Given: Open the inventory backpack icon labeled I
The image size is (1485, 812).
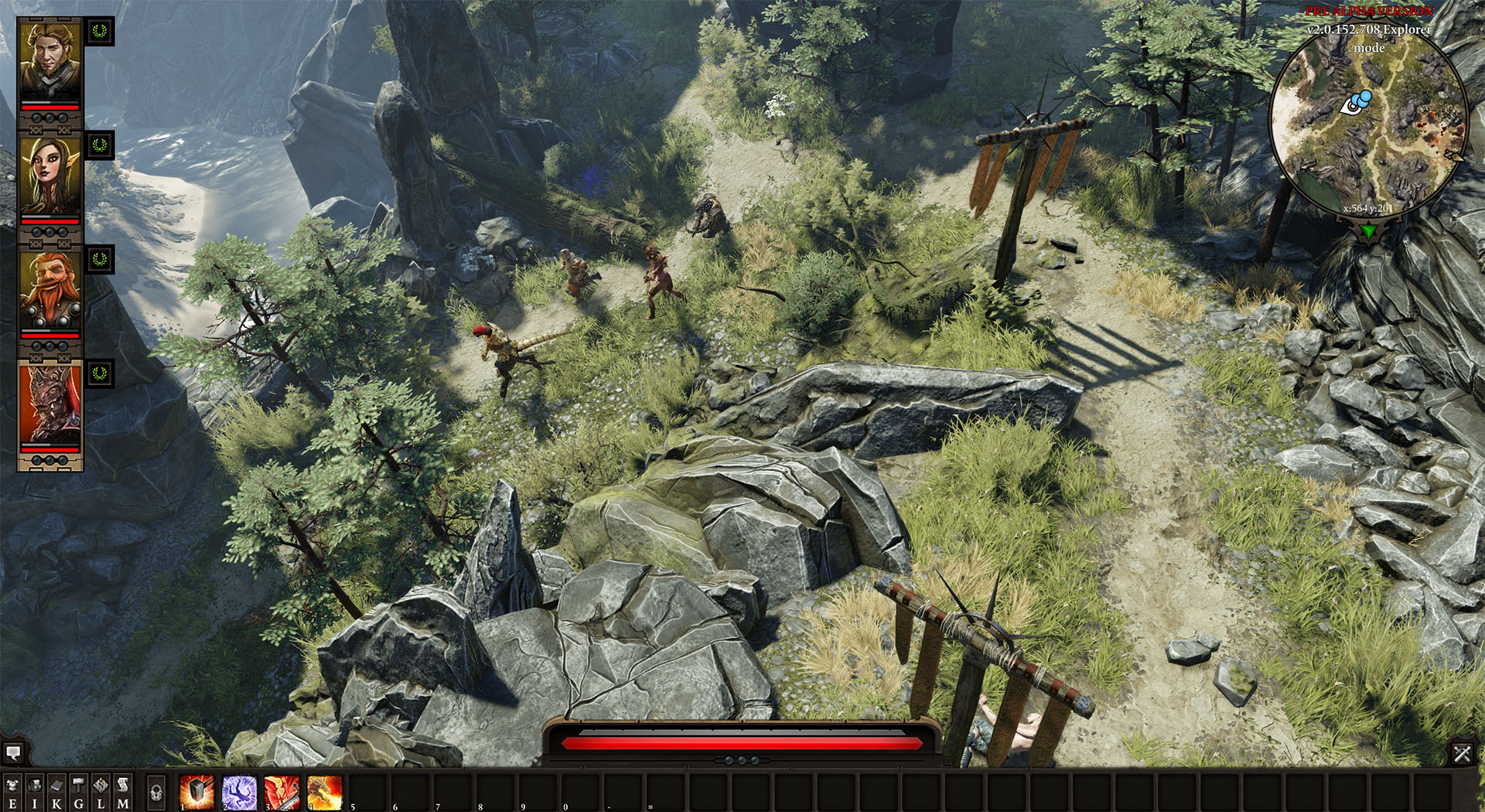Looking at the screenshot, I should (35, 789).
